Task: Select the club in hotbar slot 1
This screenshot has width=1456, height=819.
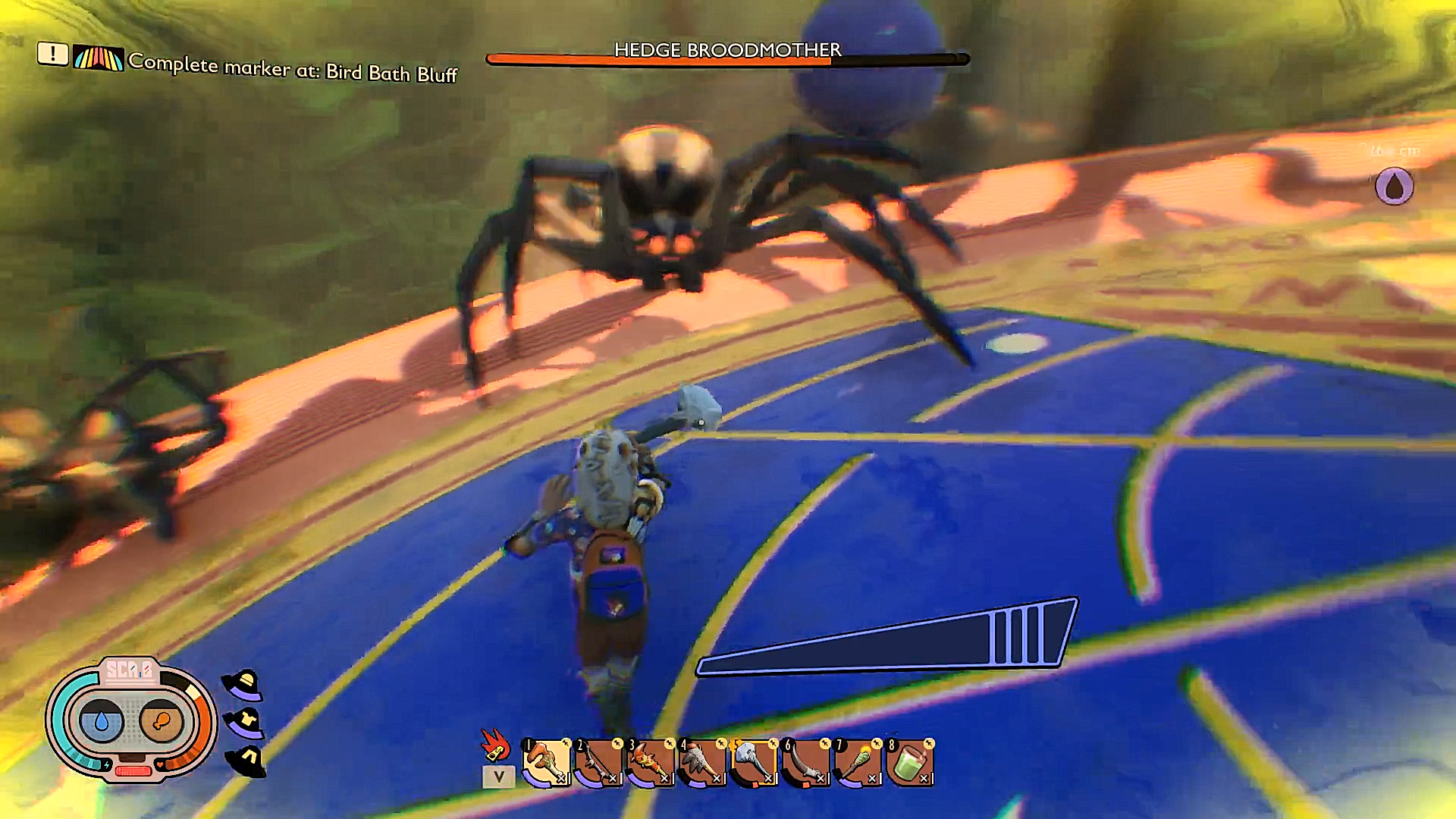Action: 546,762
